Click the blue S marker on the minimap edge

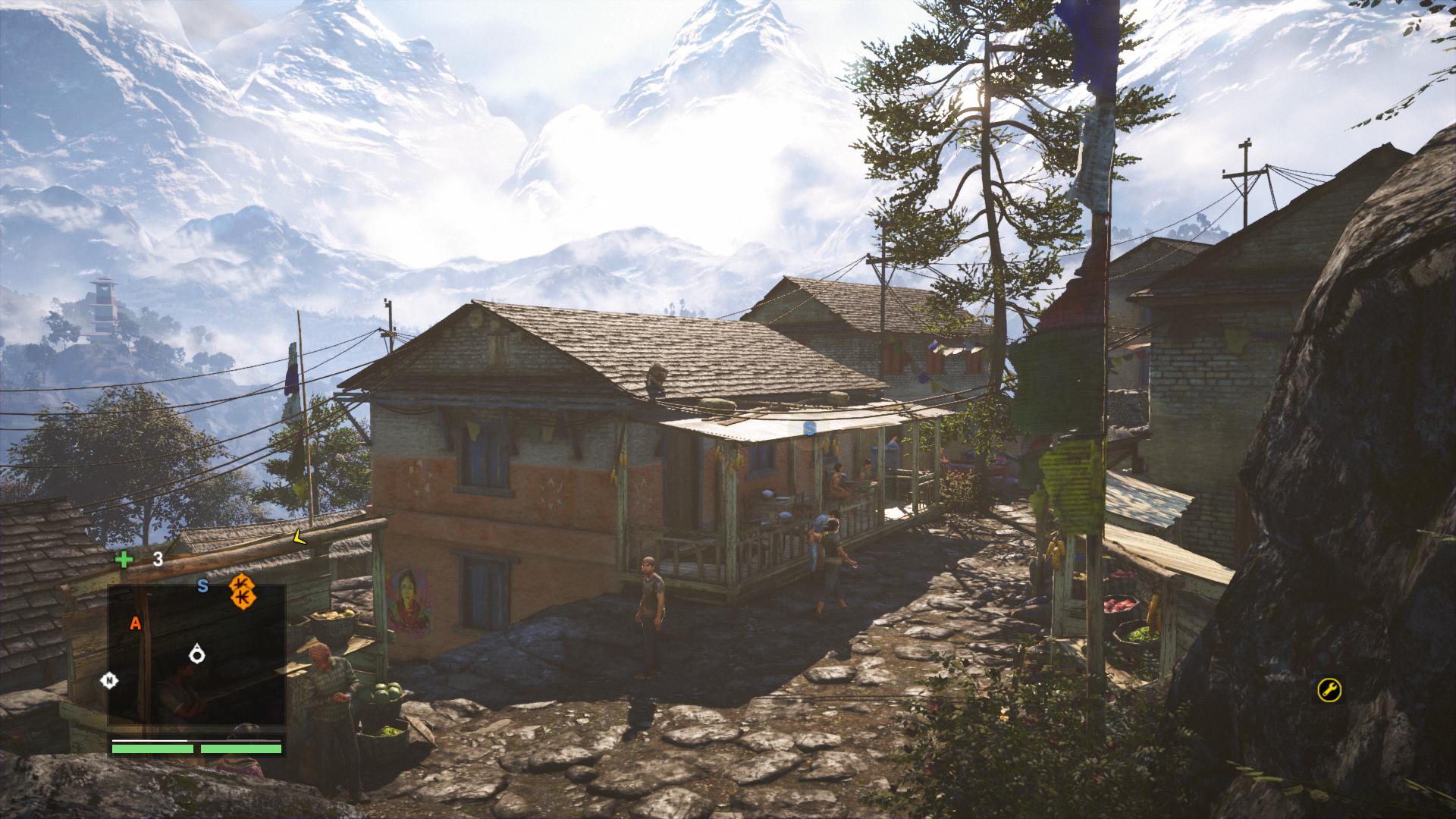click(x=202, y=585)
